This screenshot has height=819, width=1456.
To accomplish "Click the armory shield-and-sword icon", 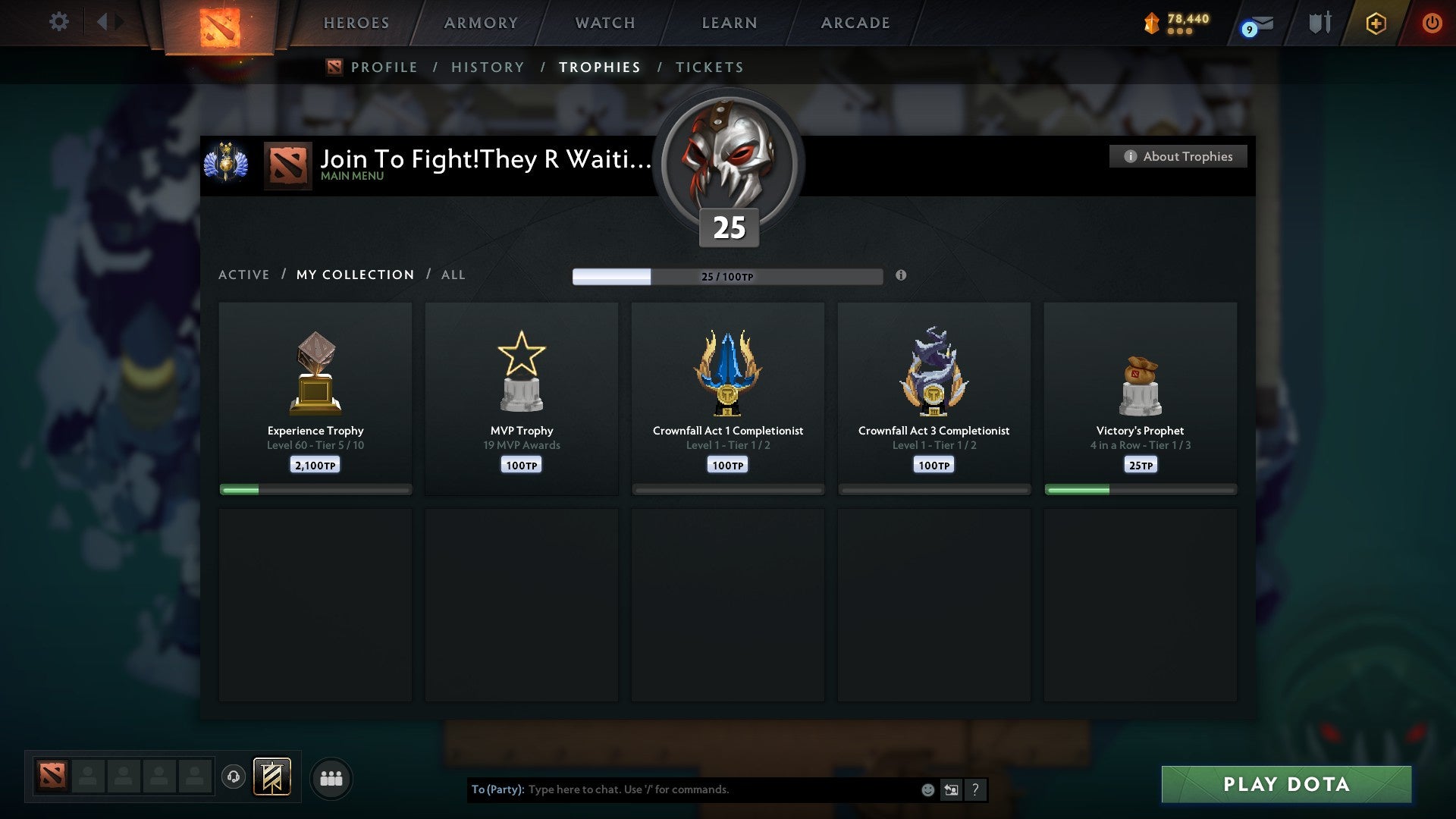I will click(x=1319, y=23).
